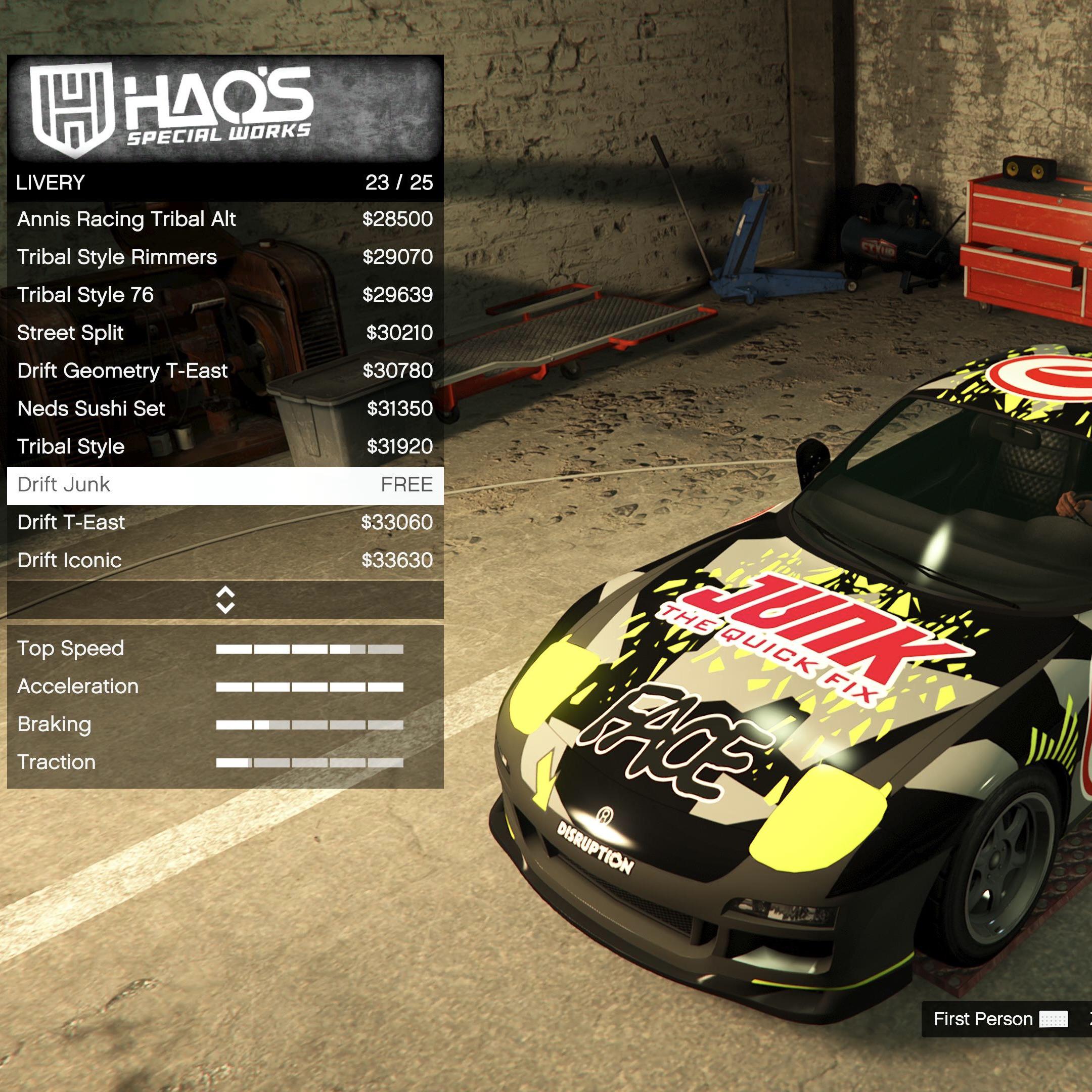The height and width of the screenshot is (1092, 1092).
Task: Choose the Drift Iconic livery
Action: click(x=225, y=561)
